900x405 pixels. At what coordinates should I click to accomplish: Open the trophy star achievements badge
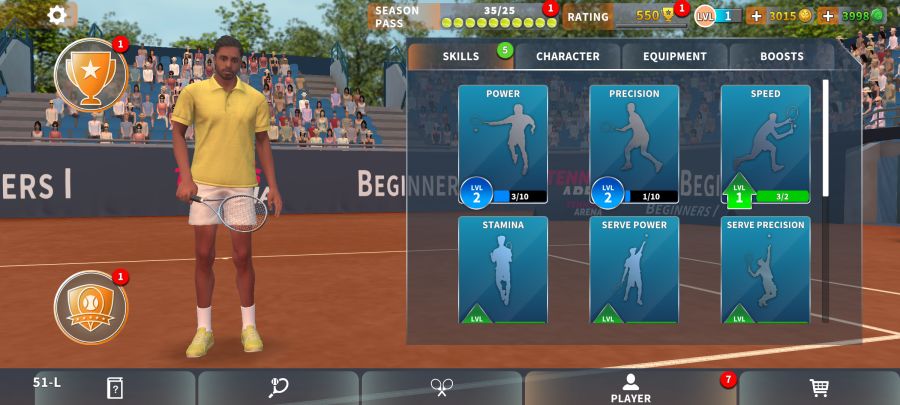(90, 75)
